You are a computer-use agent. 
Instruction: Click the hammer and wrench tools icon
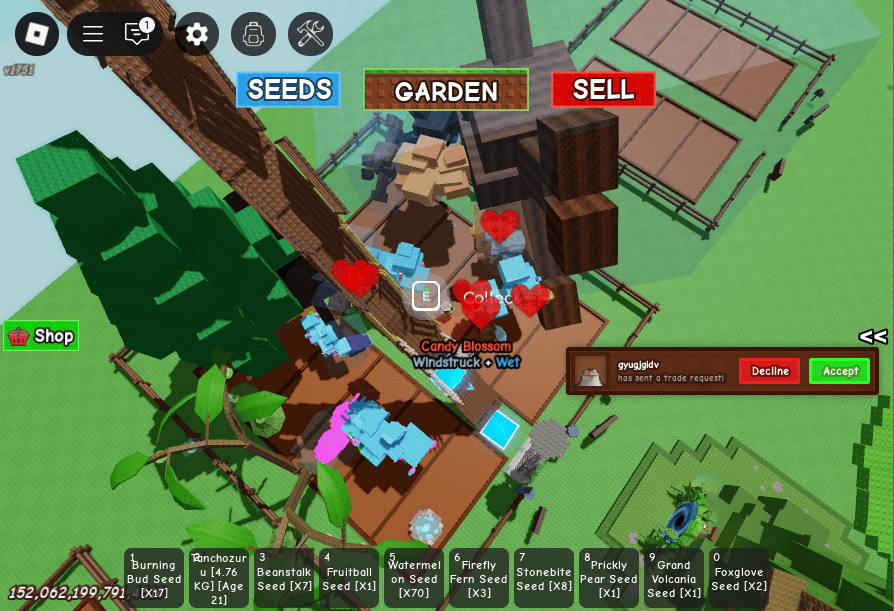310,34
